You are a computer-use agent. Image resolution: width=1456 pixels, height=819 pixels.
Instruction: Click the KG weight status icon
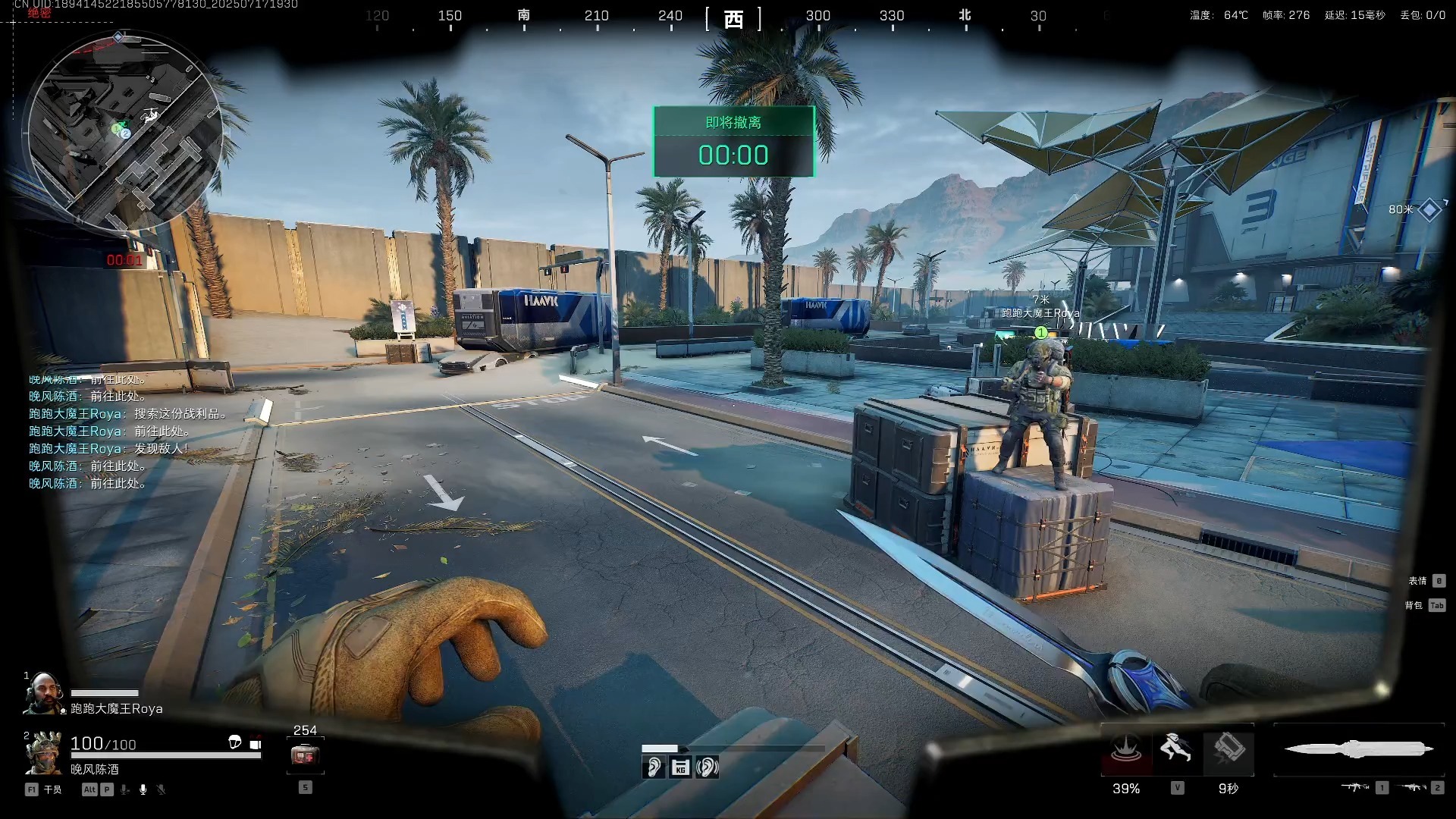click(x=680, y=767)
